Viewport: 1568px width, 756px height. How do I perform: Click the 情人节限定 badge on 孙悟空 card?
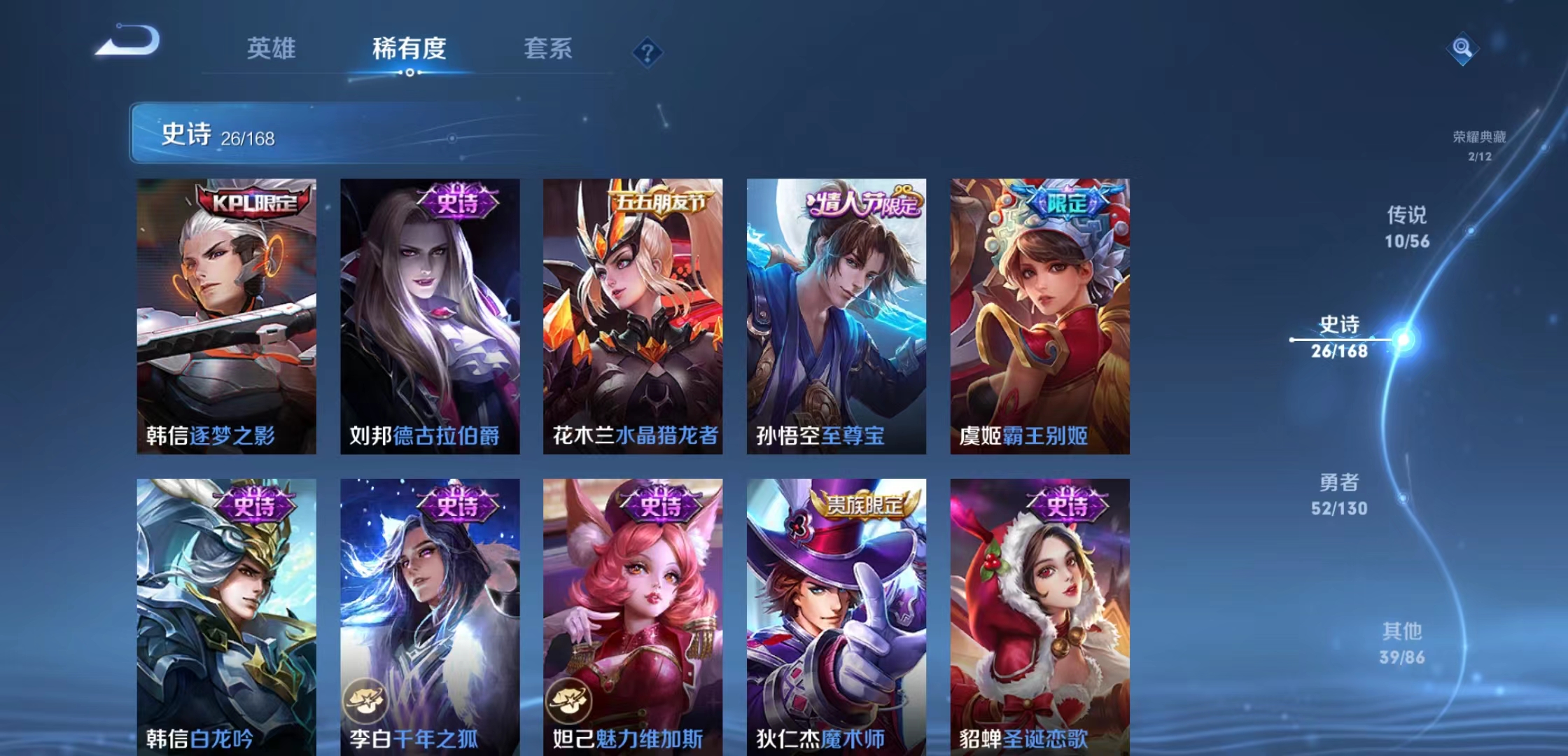[x=862, y=200]
